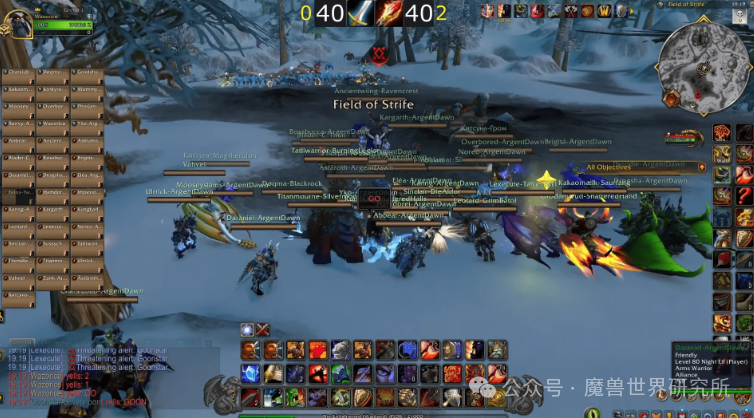Viewport: 754px width, 418px height.
Task: Select the crossed swords stance button
Action: click(263, 330)
